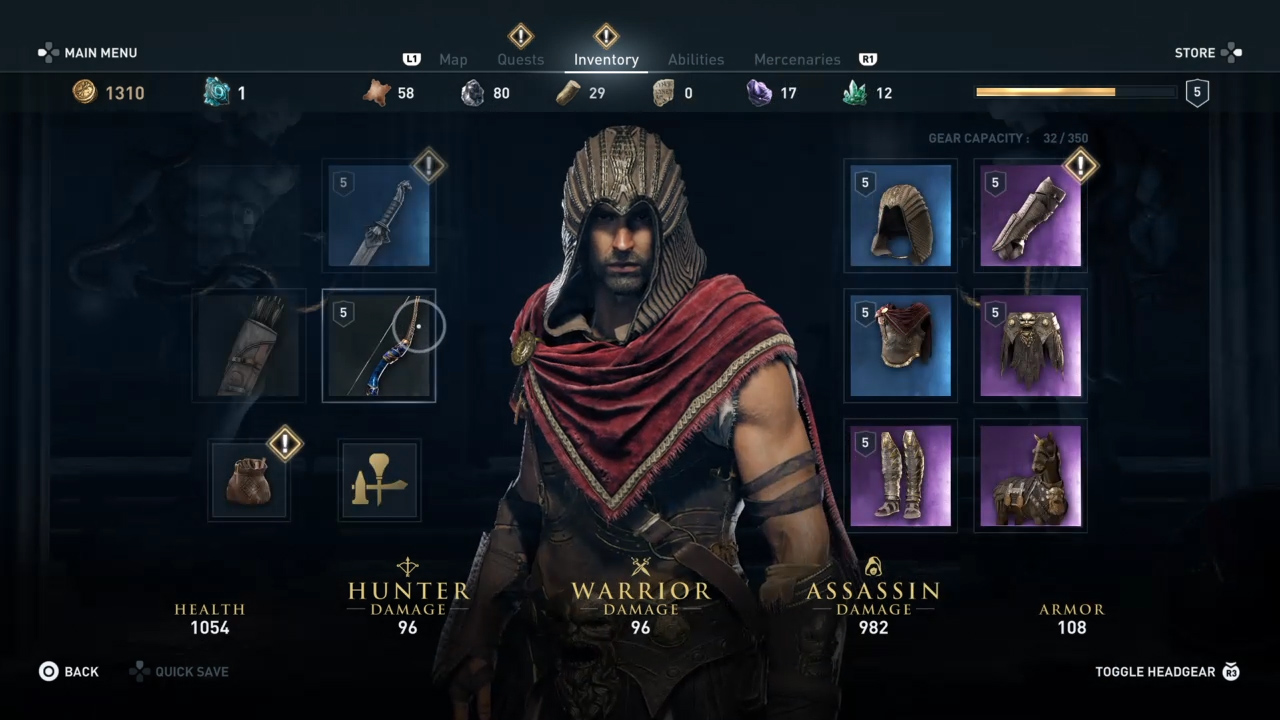Switch to the Abilities tab

tap(696, 59)
